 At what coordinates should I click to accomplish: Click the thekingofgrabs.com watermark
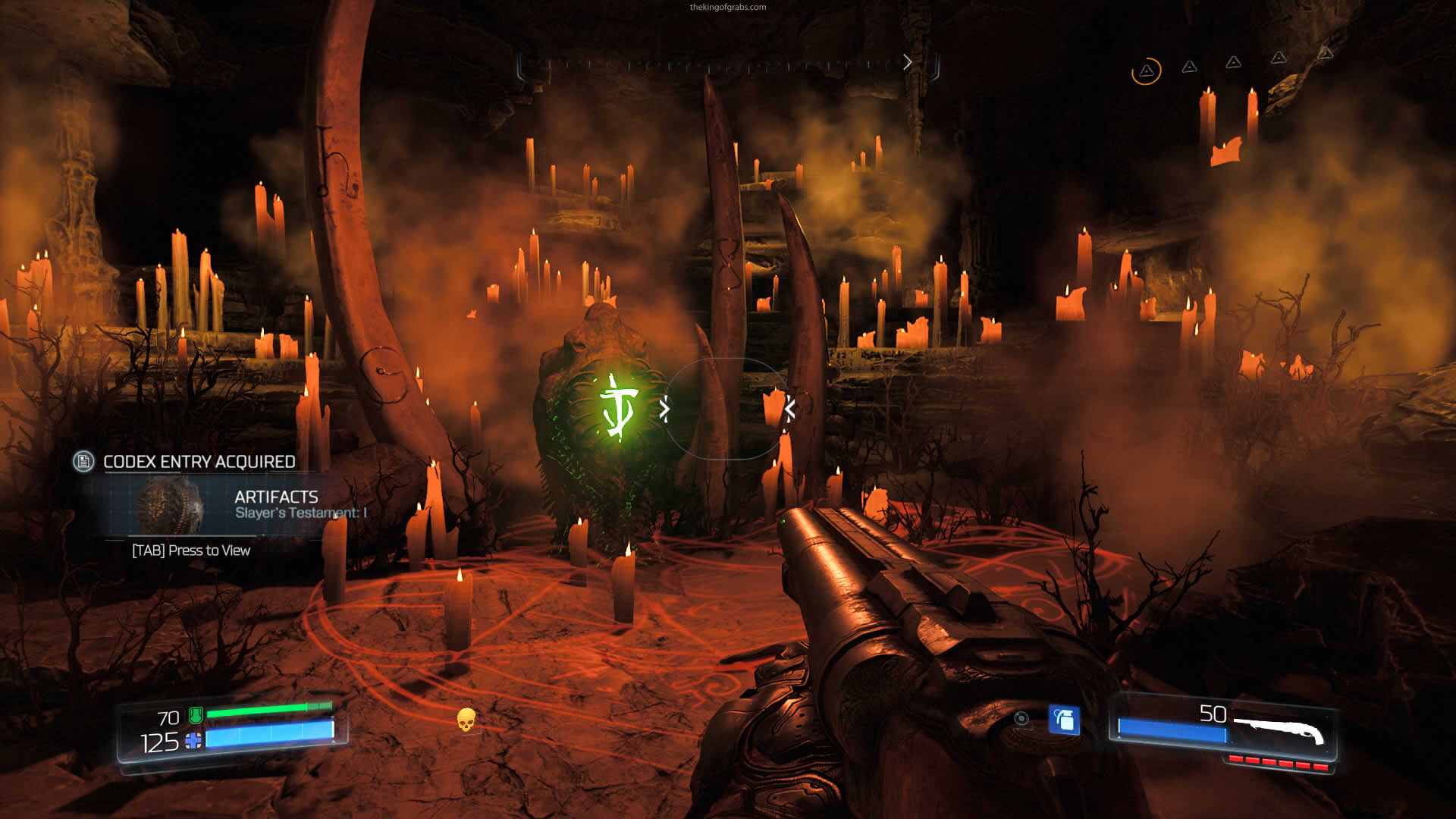[x=727, y=8]
